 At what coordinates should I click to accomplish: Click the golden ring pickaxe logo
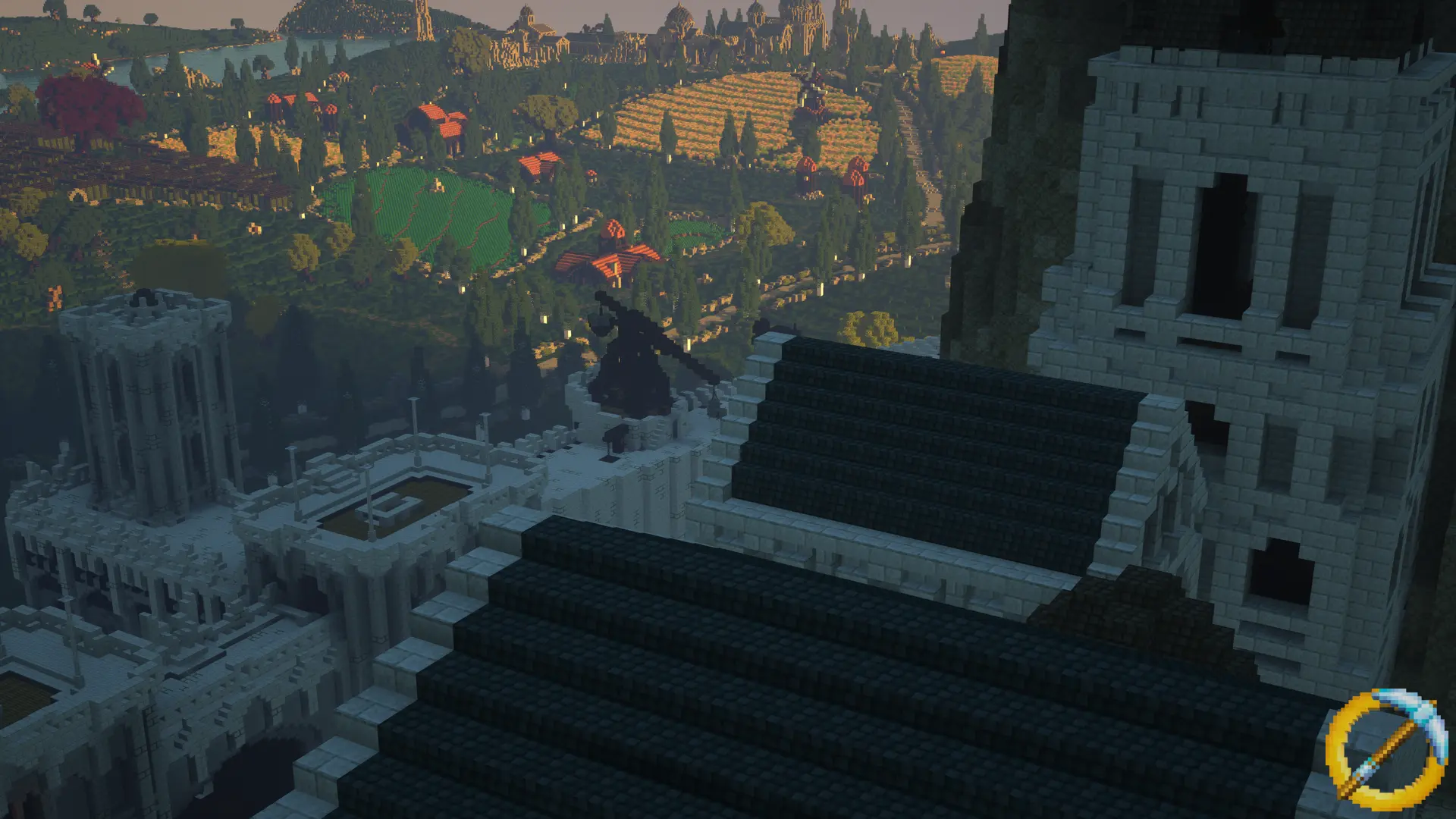click(x=1385, y=749)
